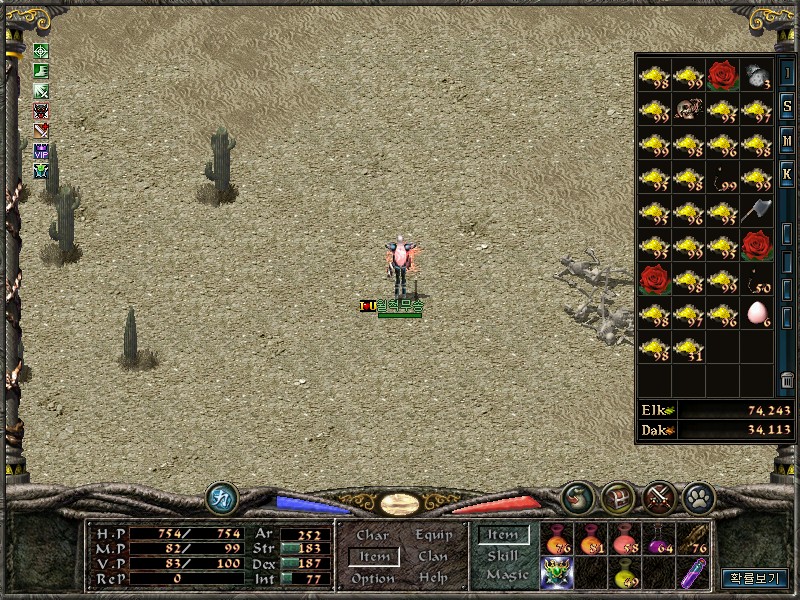Click the VIP status icon
The image size is (800, 600).
[x=41, y=151]
